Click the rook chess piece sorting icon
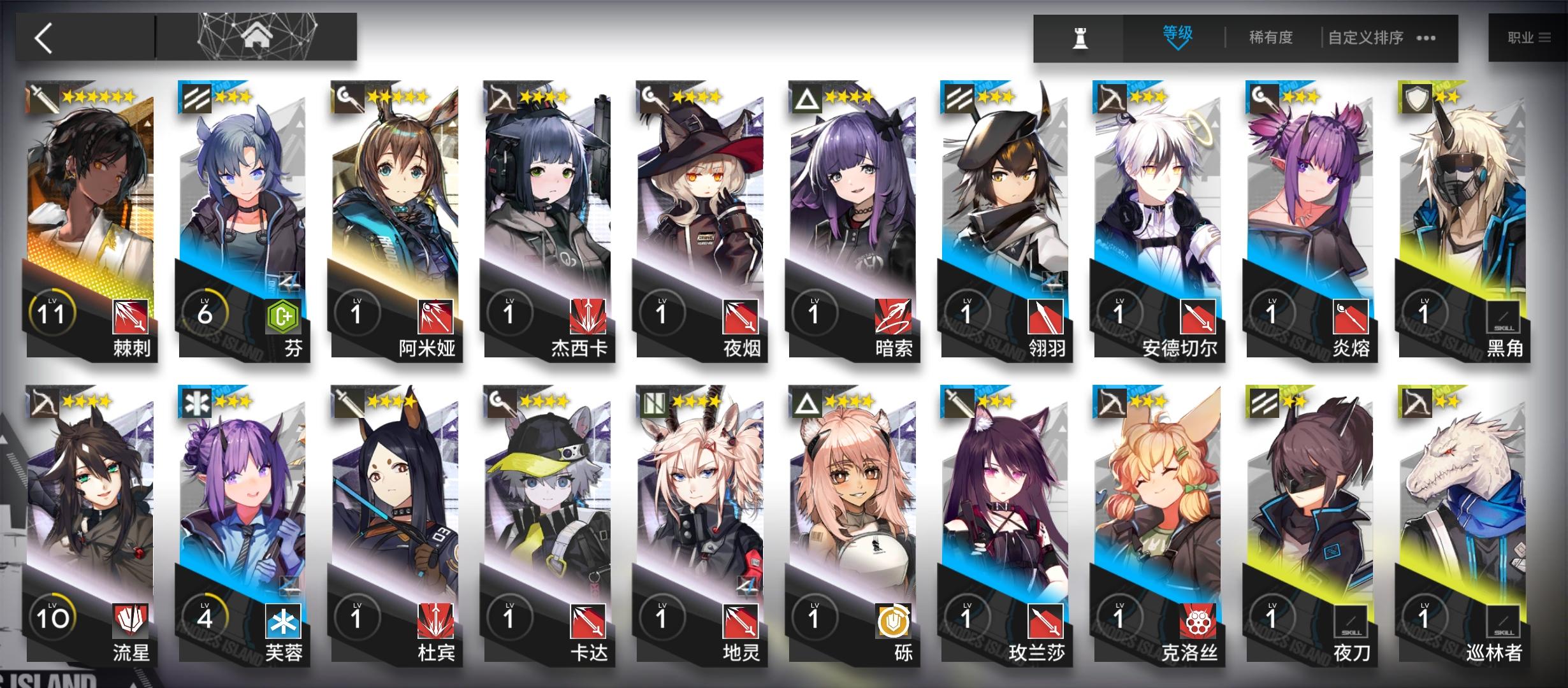Screen dimensions: 1568x688 point(1080,37)
